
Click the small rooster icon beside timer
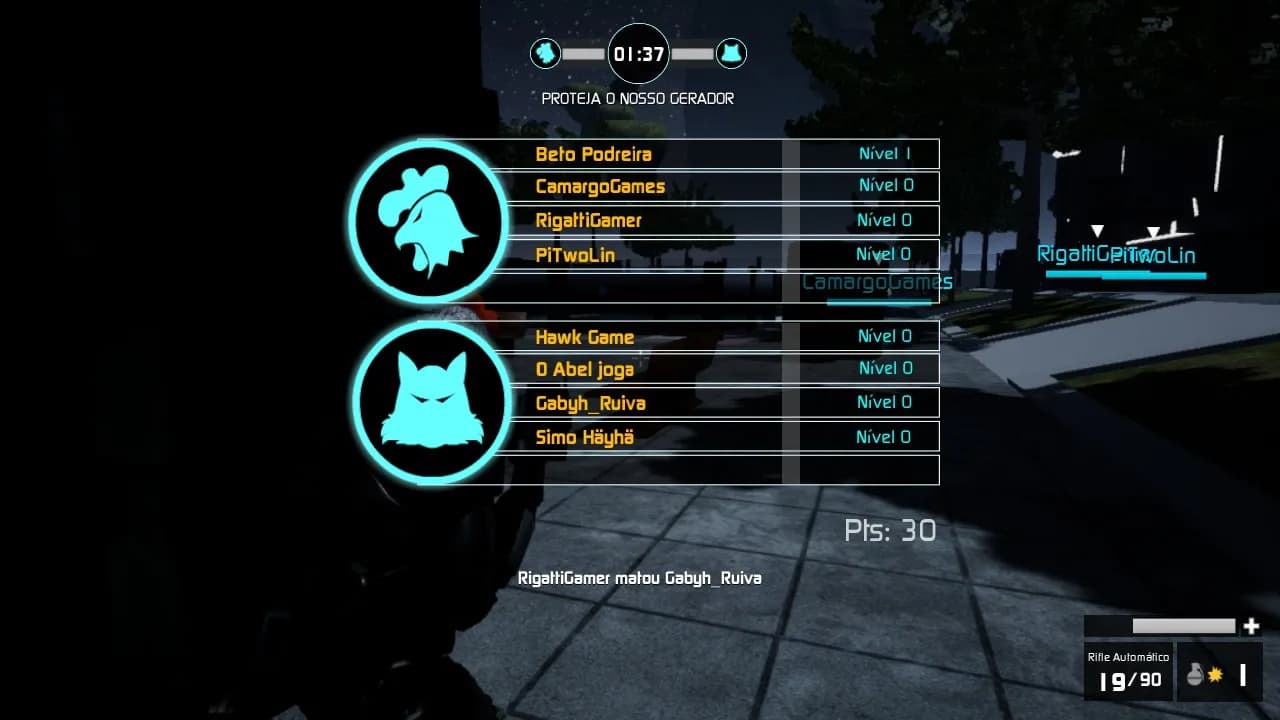click(x=546, y=53)
